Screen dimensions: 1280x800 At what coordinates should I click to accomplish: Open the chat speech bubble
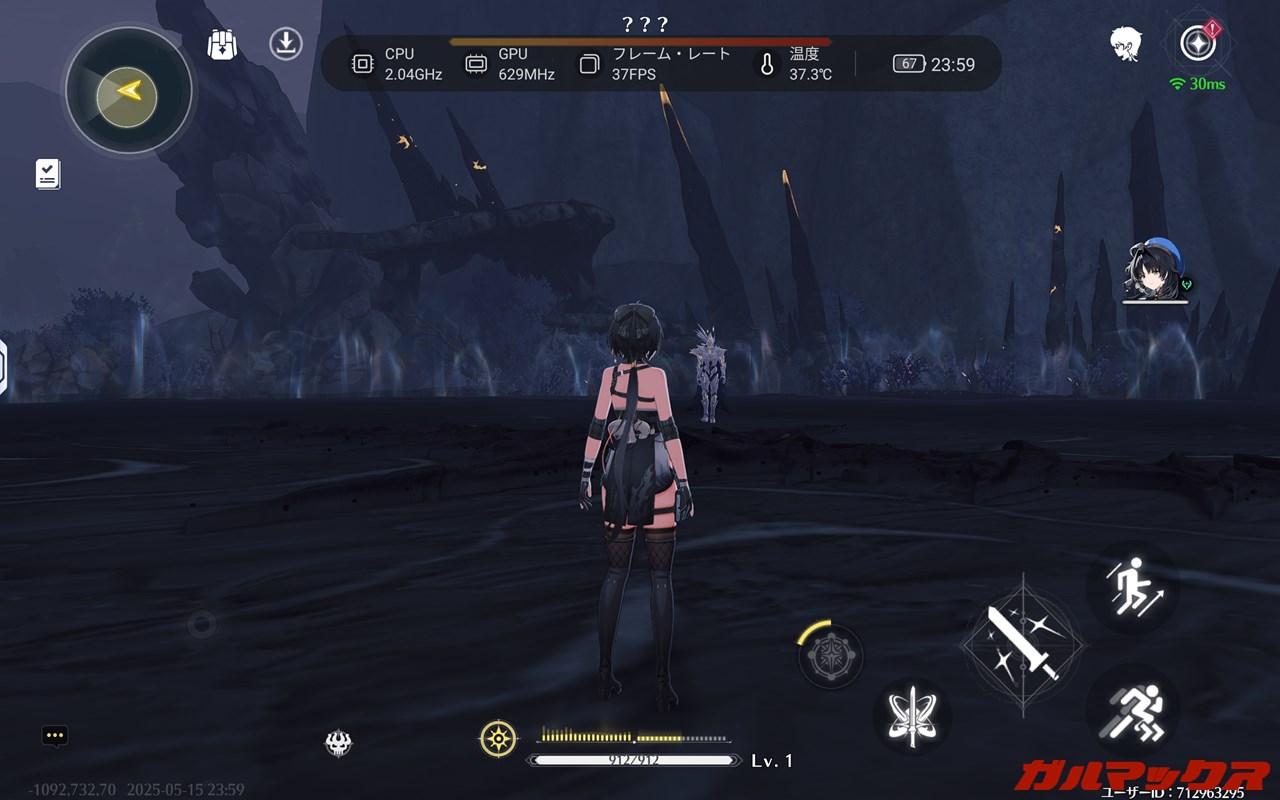(x=55, y=736)
